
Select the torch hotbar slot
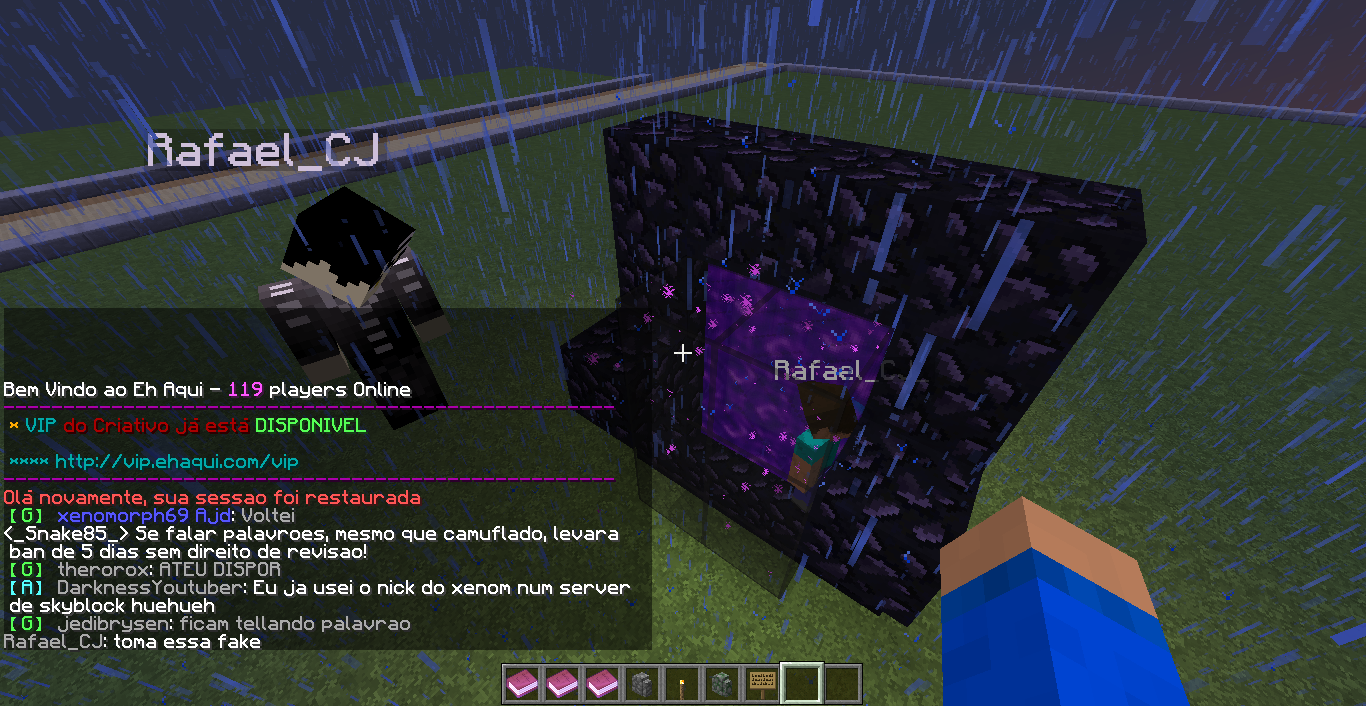pyautogui.click(x=682, y=684)
